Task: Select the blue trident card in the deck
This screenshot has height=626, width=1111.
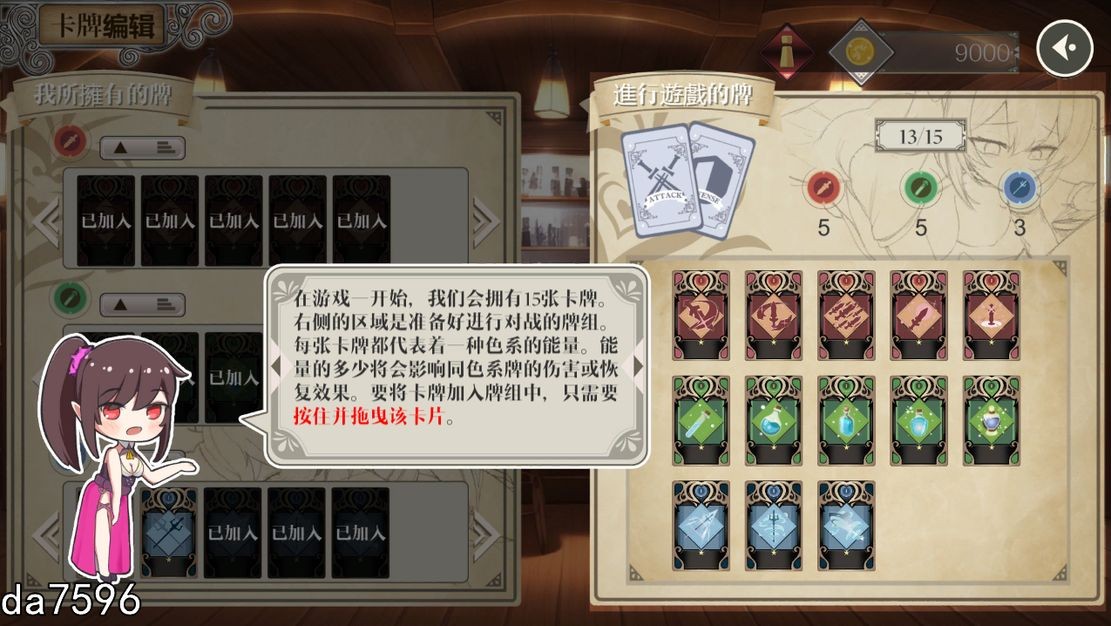Action: tap(773, 525)
